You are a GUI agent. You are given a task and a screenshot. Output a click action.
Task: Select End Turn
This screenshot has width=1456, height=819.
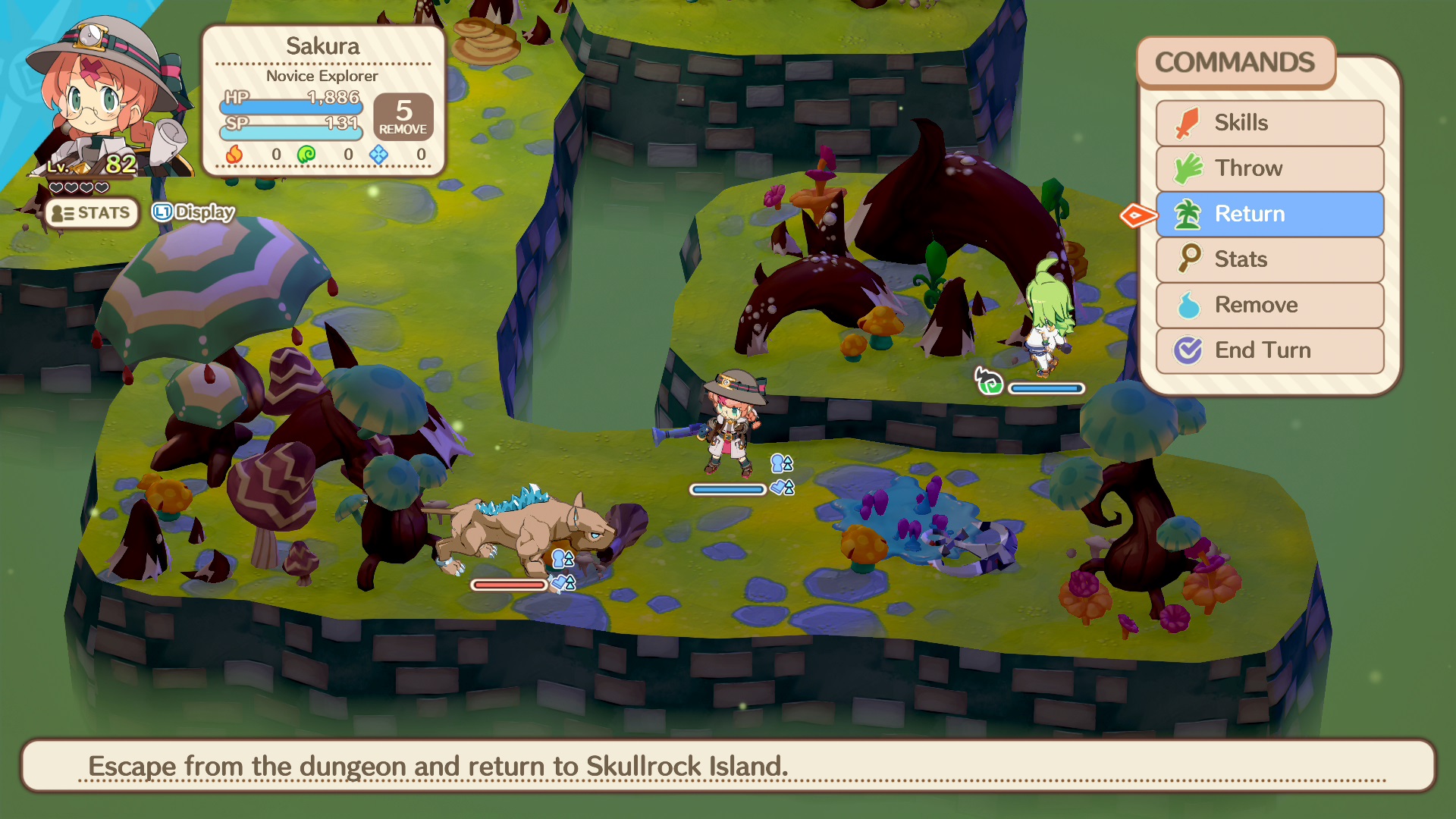point(1269,350)
